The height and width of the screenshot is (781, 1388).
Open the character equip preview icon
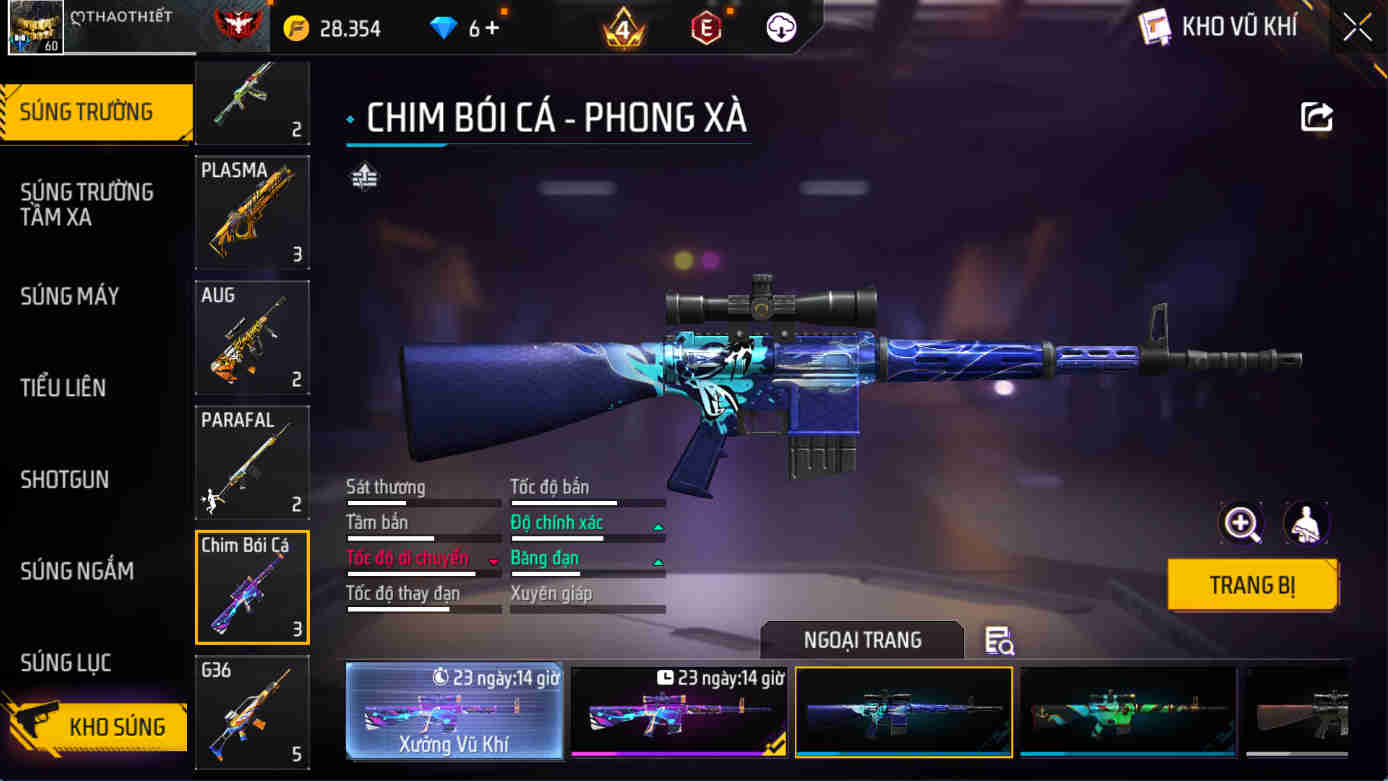(x=1304, y=524)
